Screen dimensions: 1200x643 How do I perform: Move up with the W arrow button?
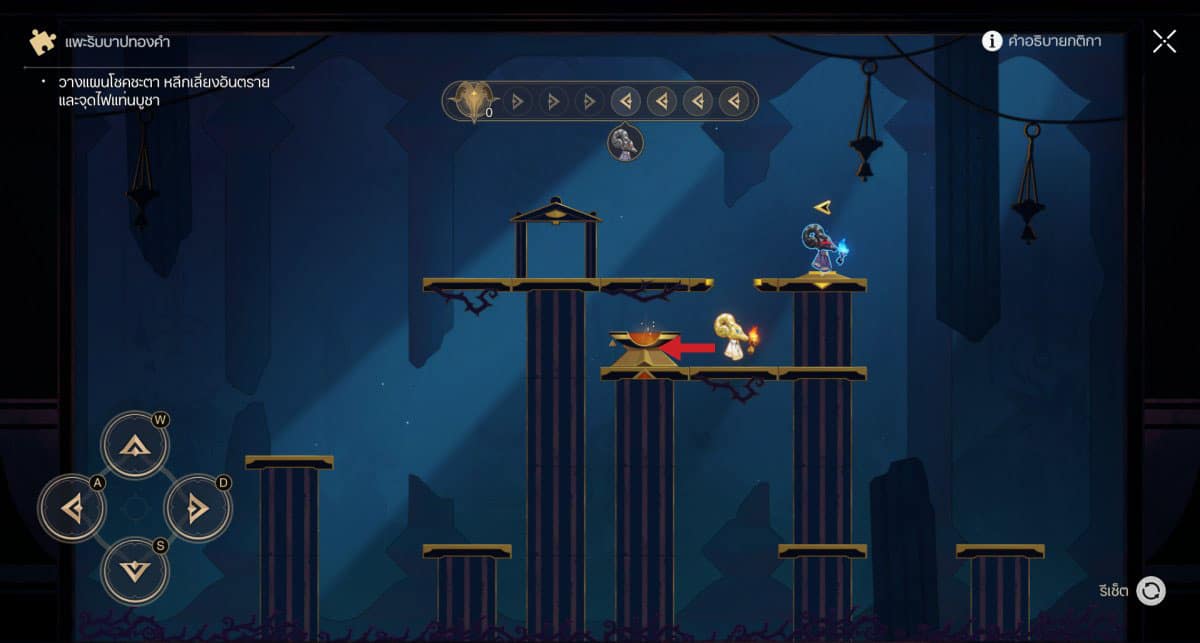[134, 445]
